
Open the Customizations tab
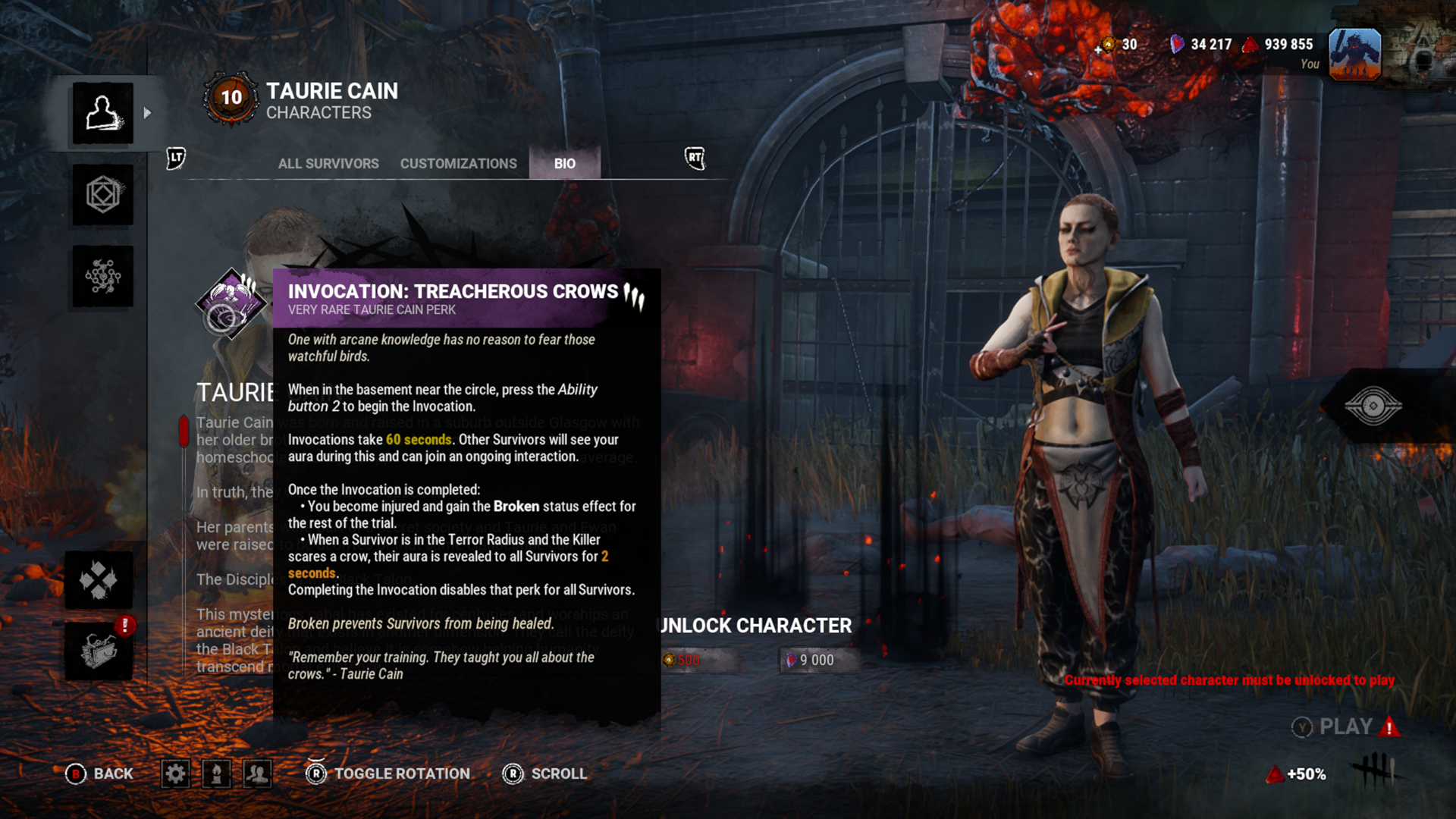pyautogui.click(x=458, y=164)
